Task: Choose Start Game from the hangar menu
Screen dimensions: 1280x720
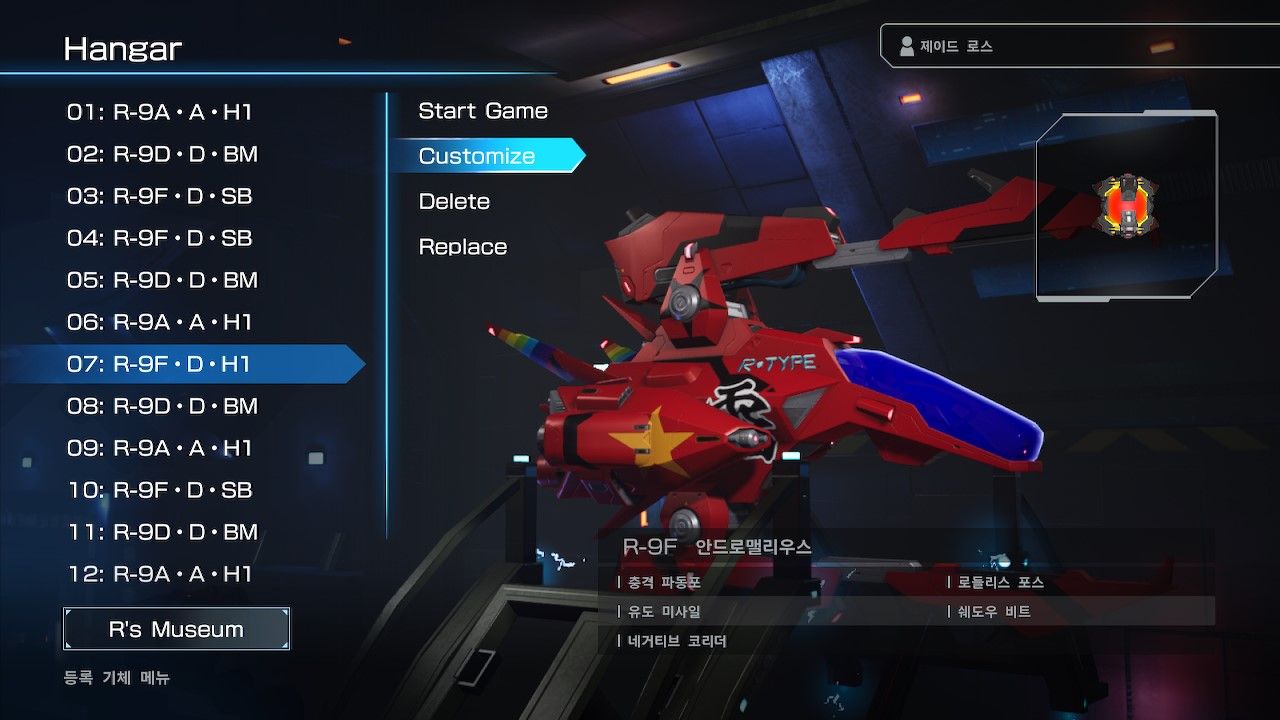Action: [483, 111]
